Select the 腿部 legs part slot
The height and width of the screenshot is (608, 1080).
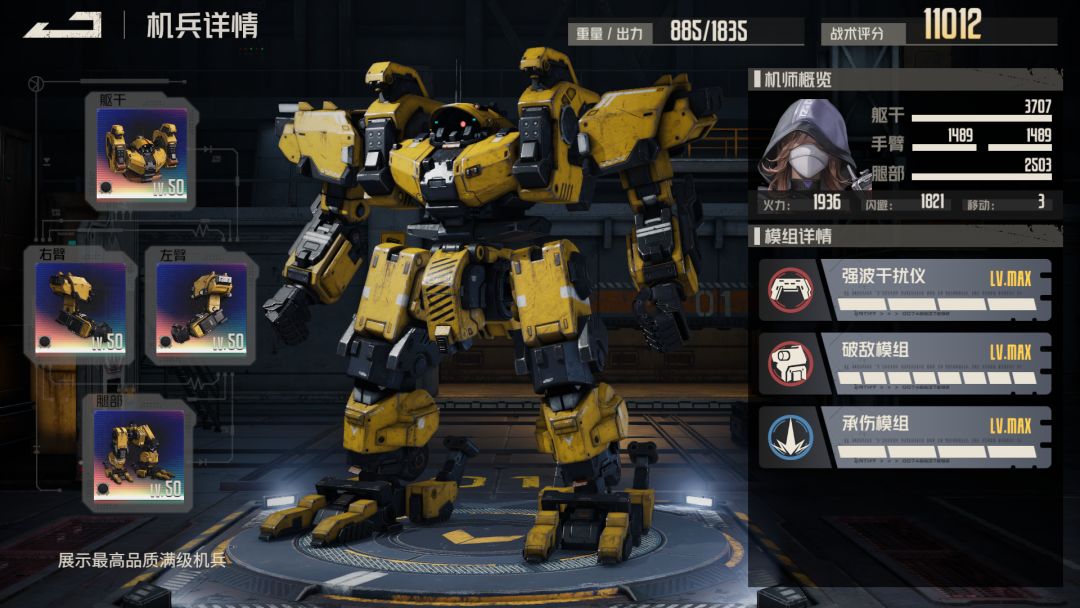tap(139, 456)
